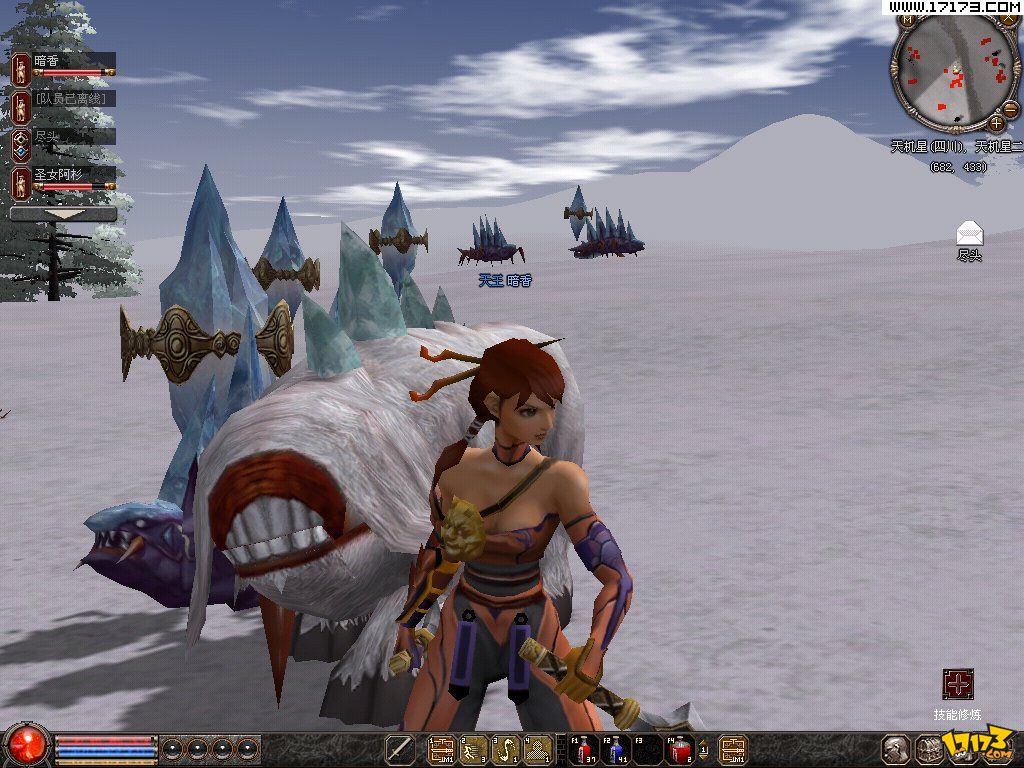Select the offline party member entry
Image resolution: width=1024 pixels, height=768 pixels.
[x=62, y=100]
